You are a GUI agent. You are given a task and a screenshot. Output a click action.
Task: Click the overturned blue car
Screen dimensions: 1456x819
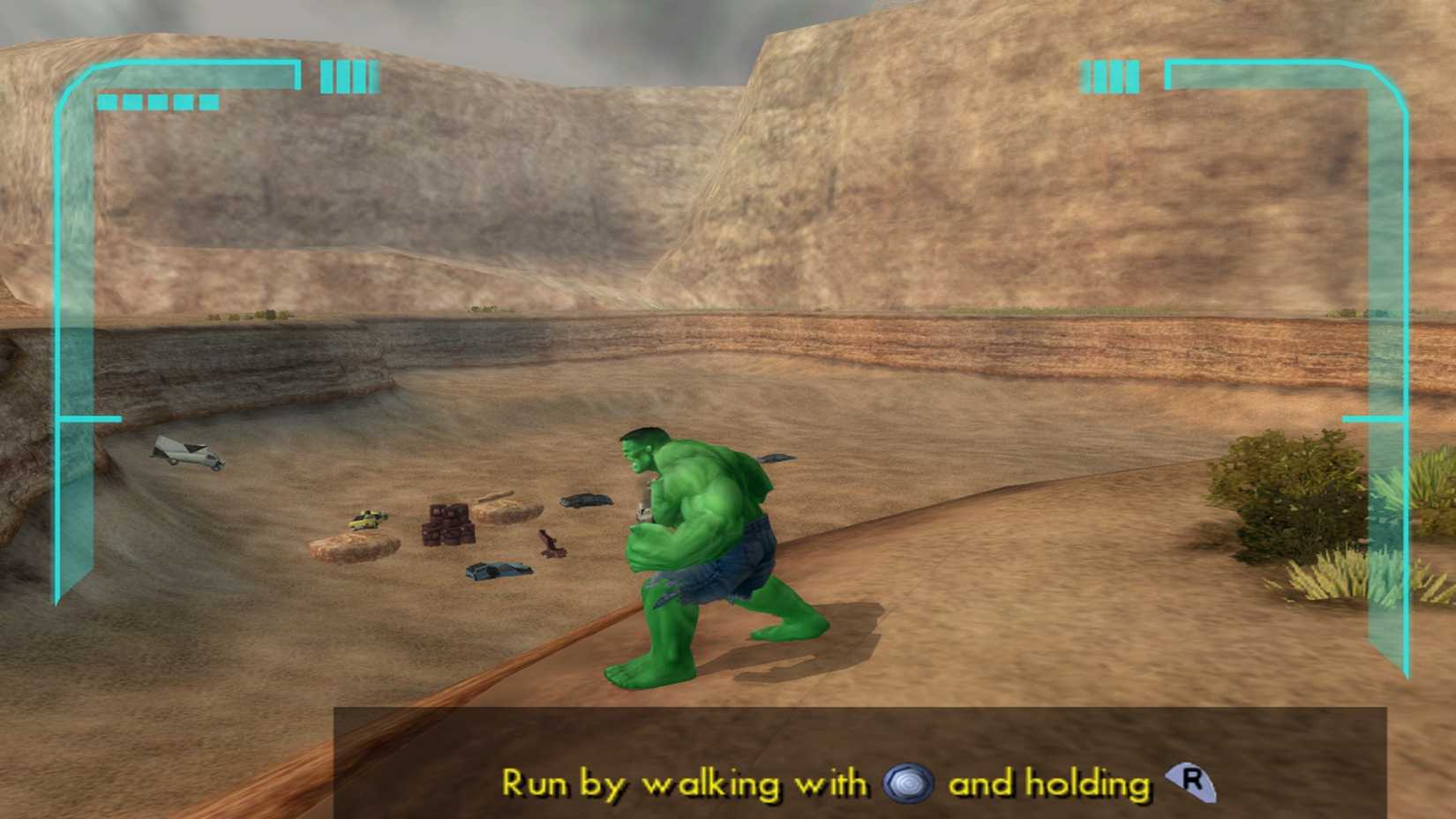pyautogui.click(x=499, y=569)
